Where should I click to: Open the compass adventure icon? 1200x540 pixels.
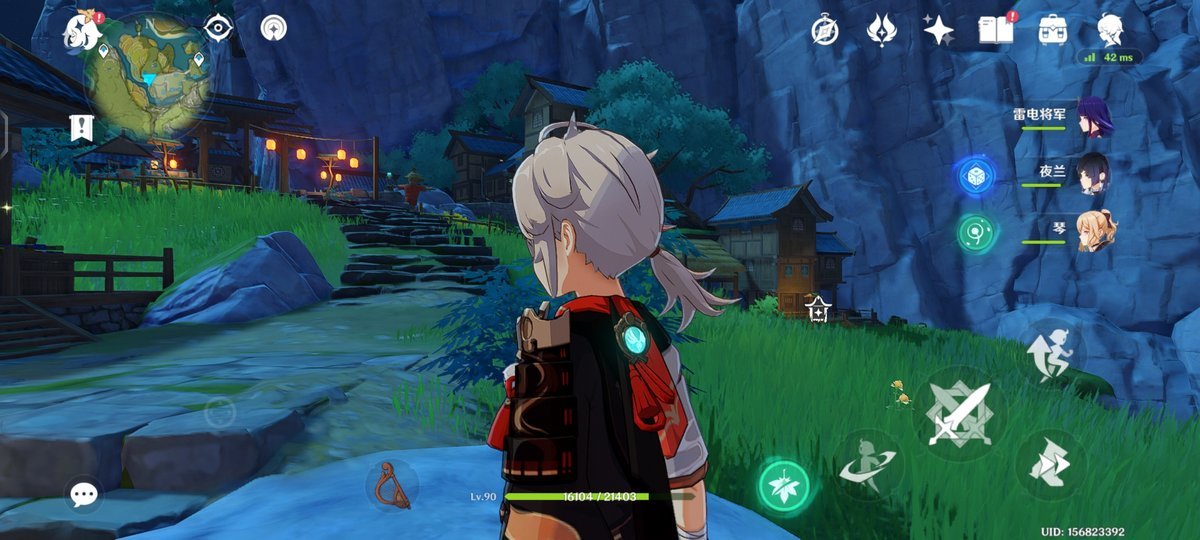[x=824, y=31]
